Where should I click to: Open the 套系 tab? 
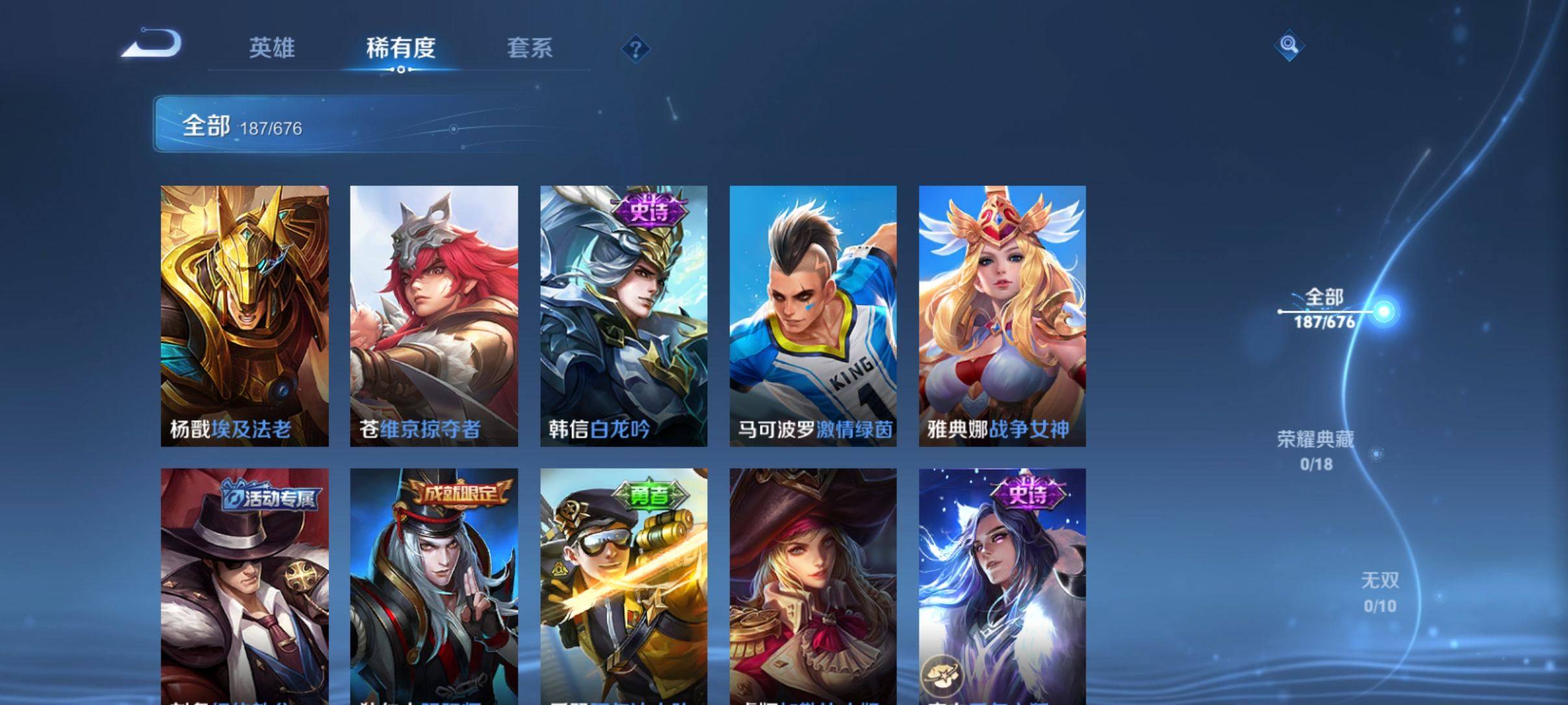(x=529, y=47)
